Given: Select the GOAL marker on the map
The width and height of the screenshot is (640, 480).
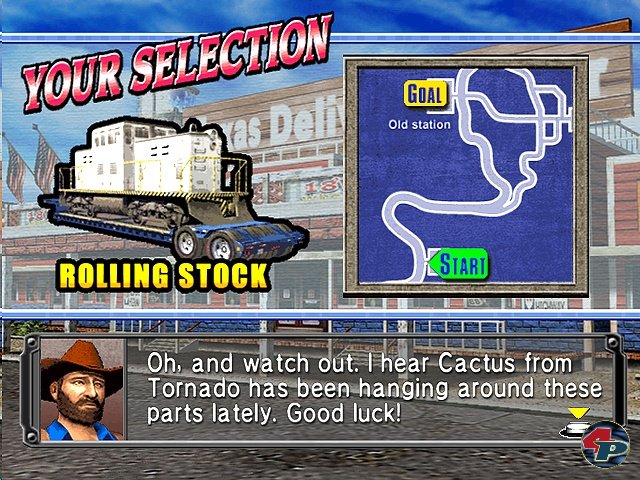Looking at the screenshot, I should (x=426, y=94).
